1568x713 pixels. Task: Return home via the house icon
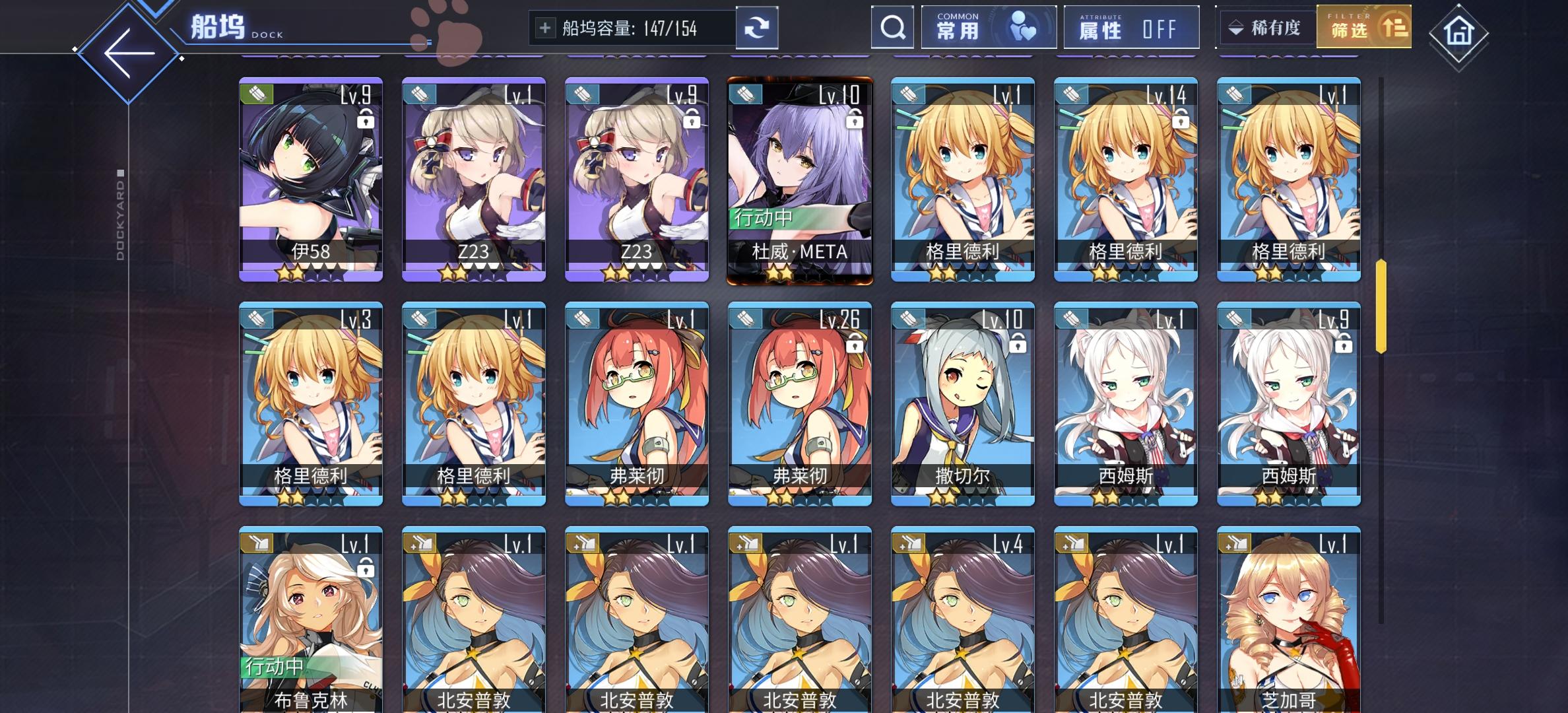[x=1459, y=31]
